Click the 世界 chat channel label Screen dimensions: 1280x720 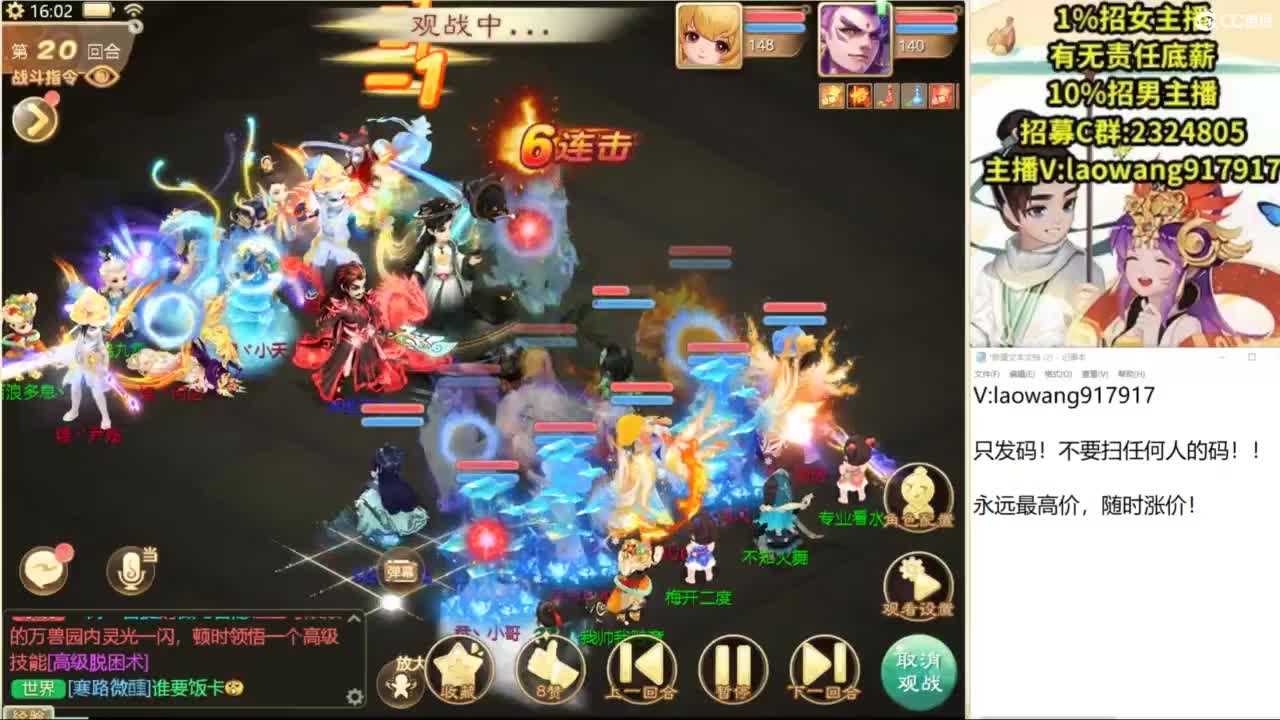pyautogui.click(x=38, y=690)
